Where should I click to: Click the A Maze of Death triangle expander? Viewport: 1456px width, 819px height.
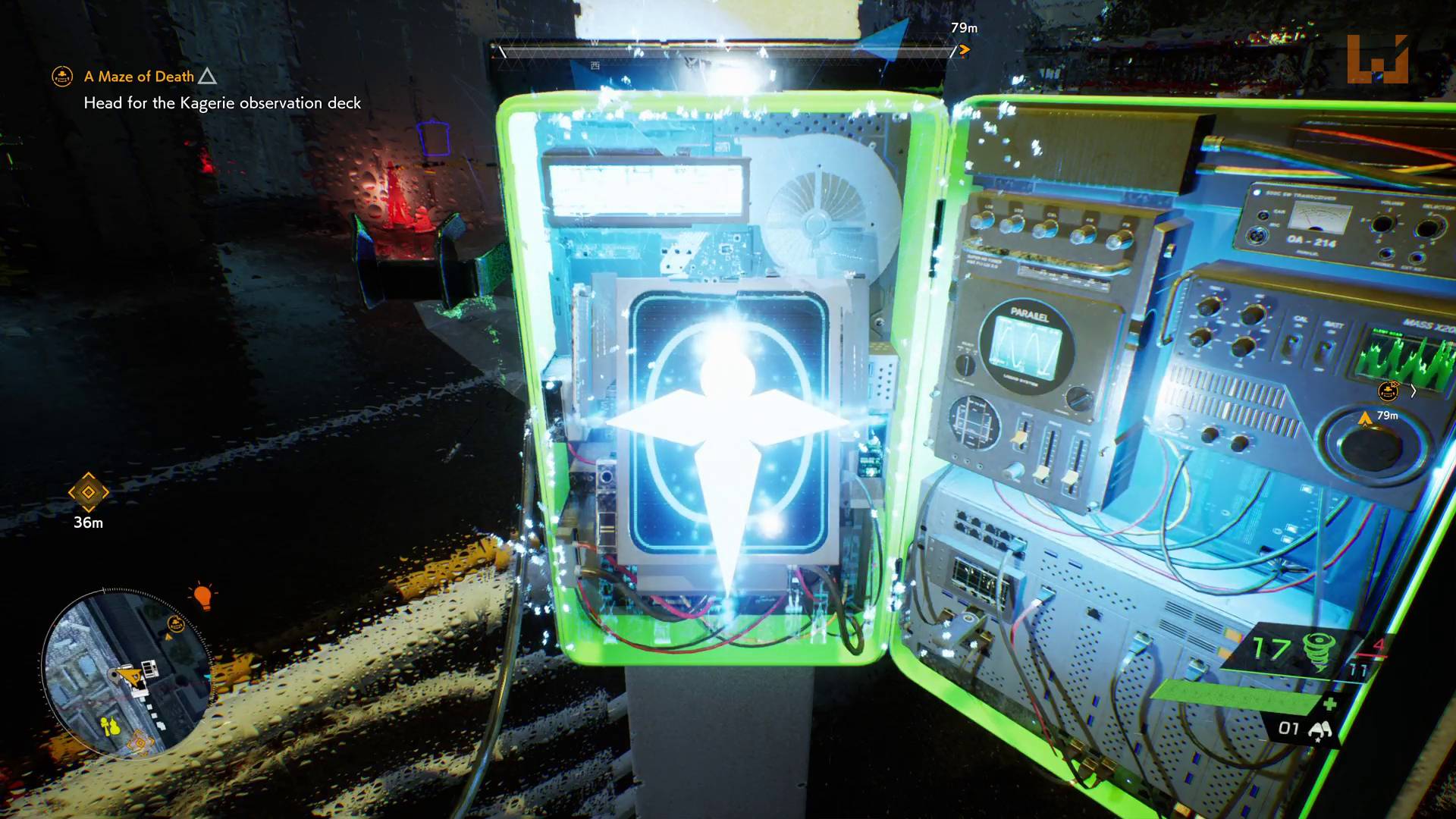click(206, 76)
